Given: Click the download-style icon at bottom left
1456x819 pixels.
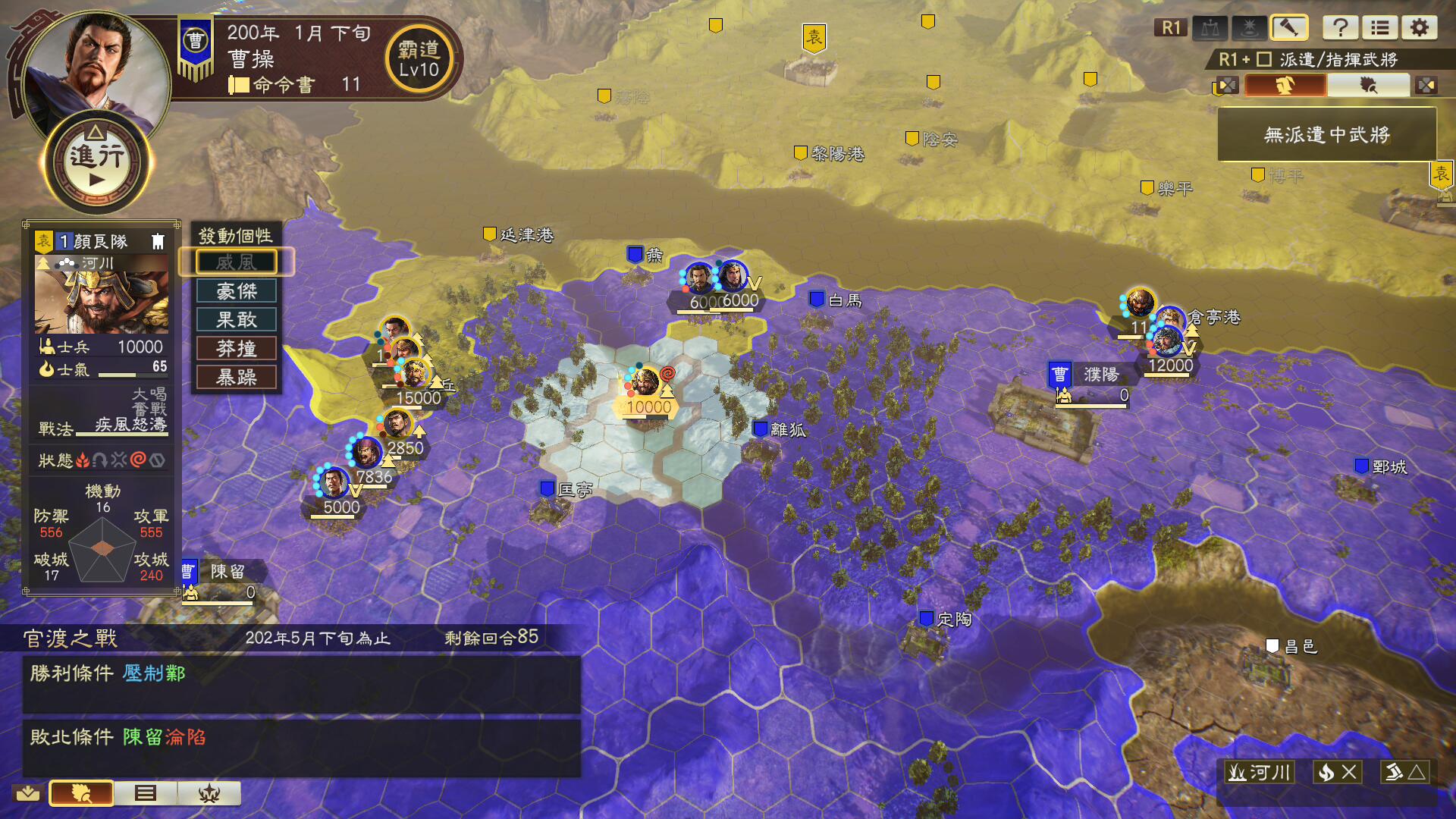Looking at the screenshot, I should 27,793.
